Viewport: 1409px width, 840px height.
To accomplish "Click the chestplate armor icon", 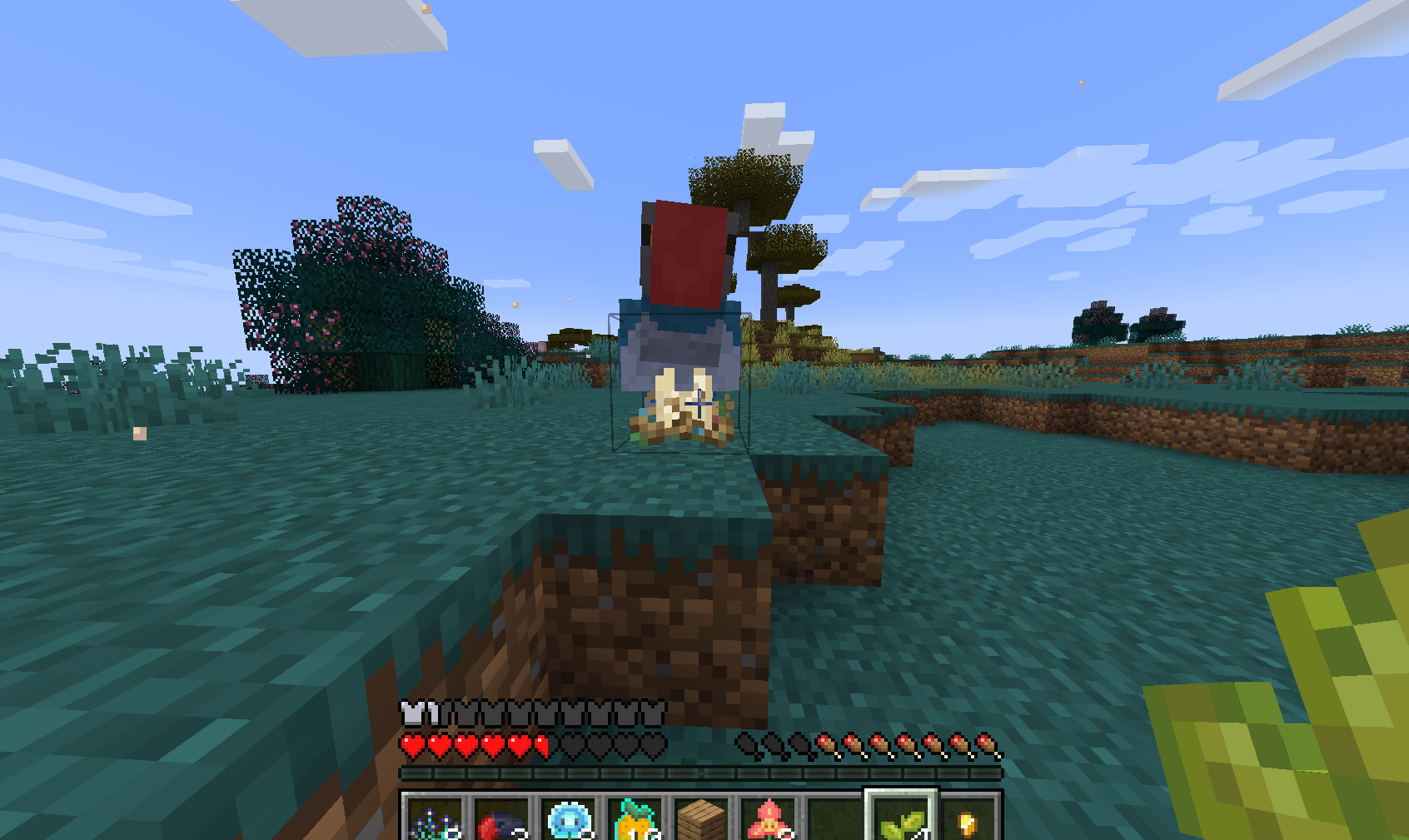I will click(x=411, y=713).
